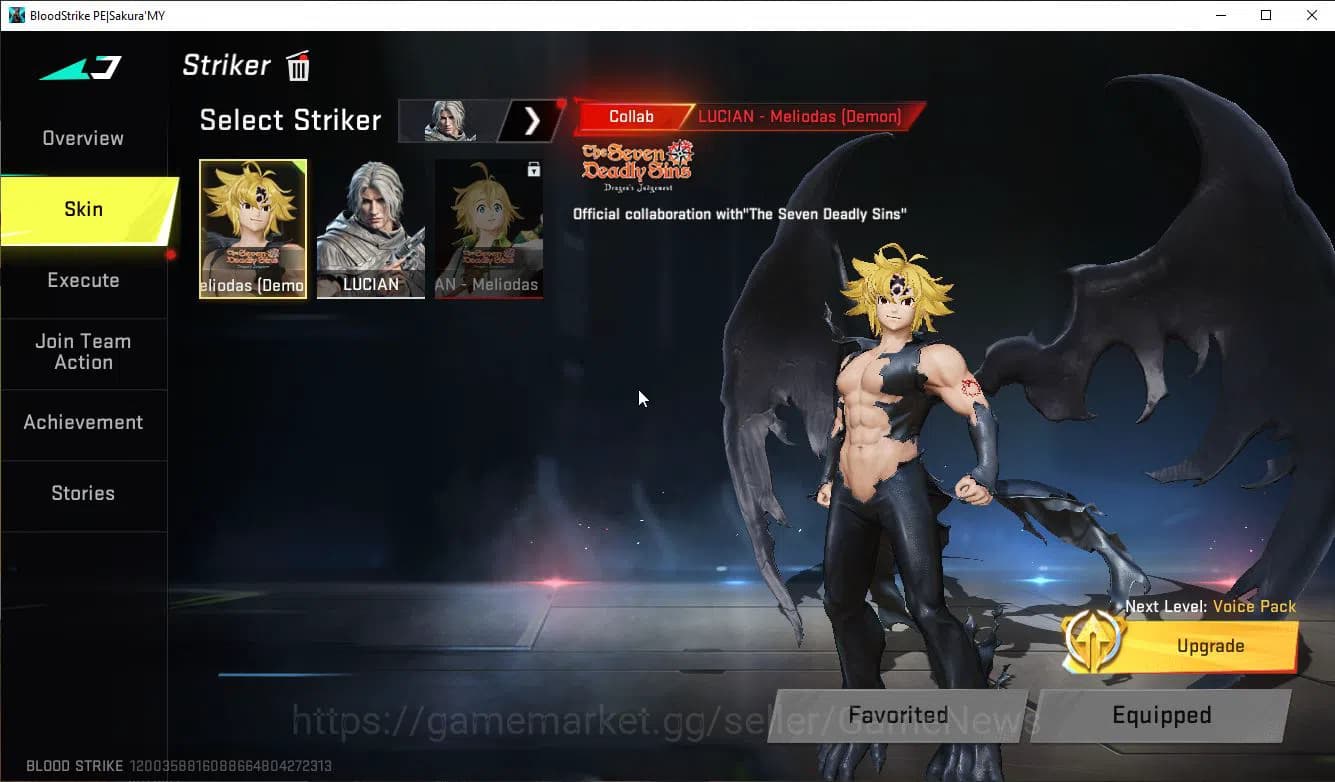
Task: Click the trash icon beside the Striker title
Action: point(298,66)
